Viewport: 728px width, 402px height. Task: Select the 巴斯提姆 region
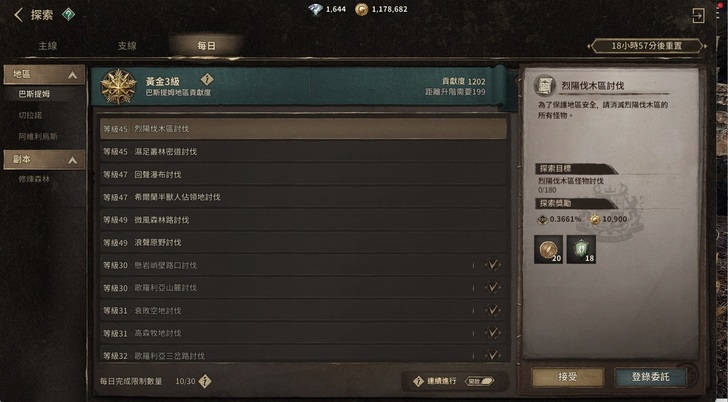[34, 94]
